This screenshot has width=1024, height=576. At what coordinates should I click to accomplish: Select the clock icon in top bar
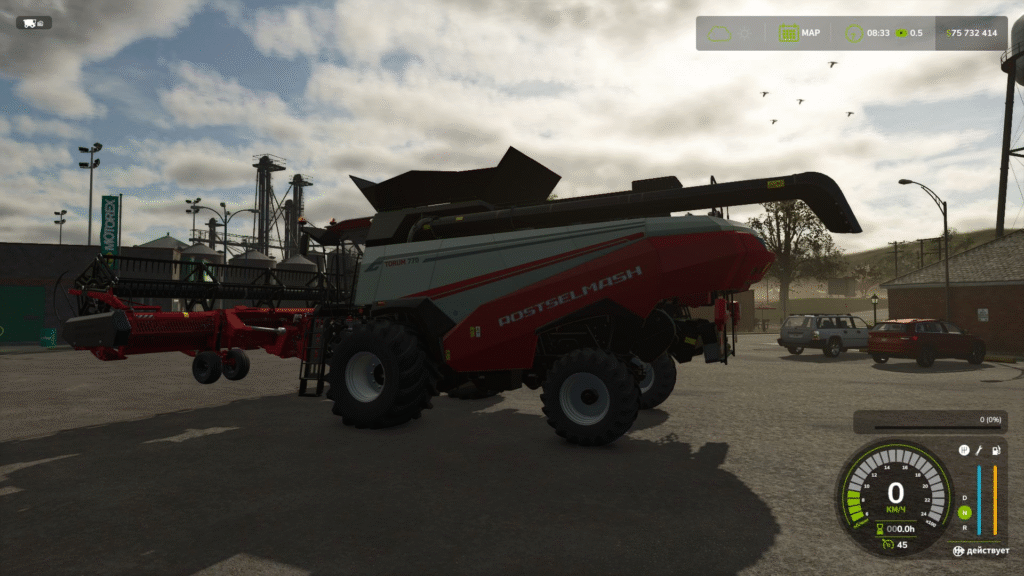[x=853, y=33]
